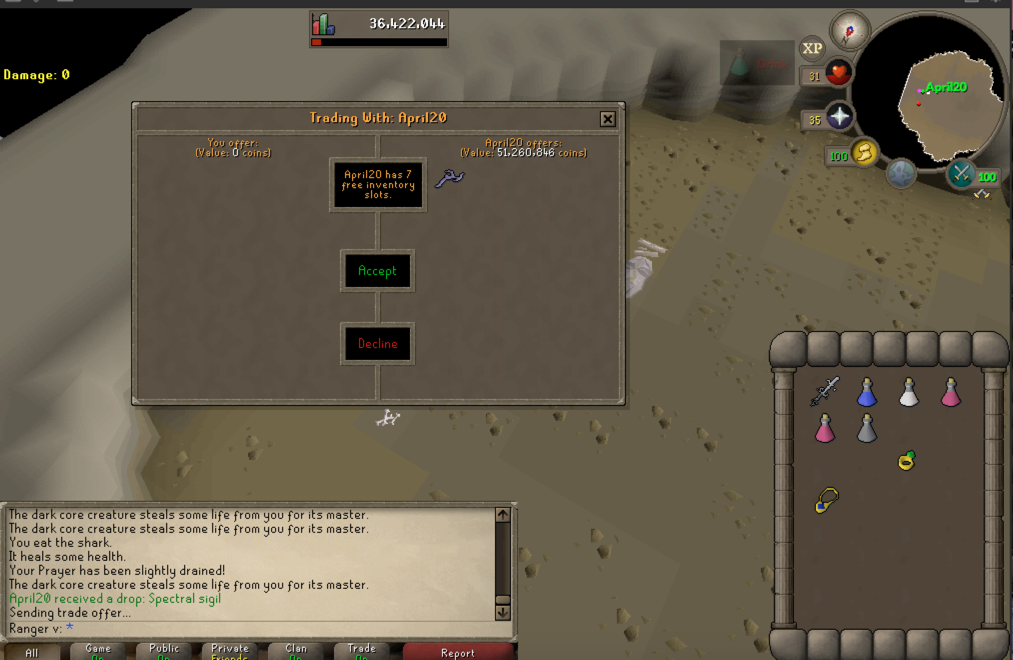The image size is (1013, 660).
Task: Open the Clan chat tab
Action: pos(296,651)
